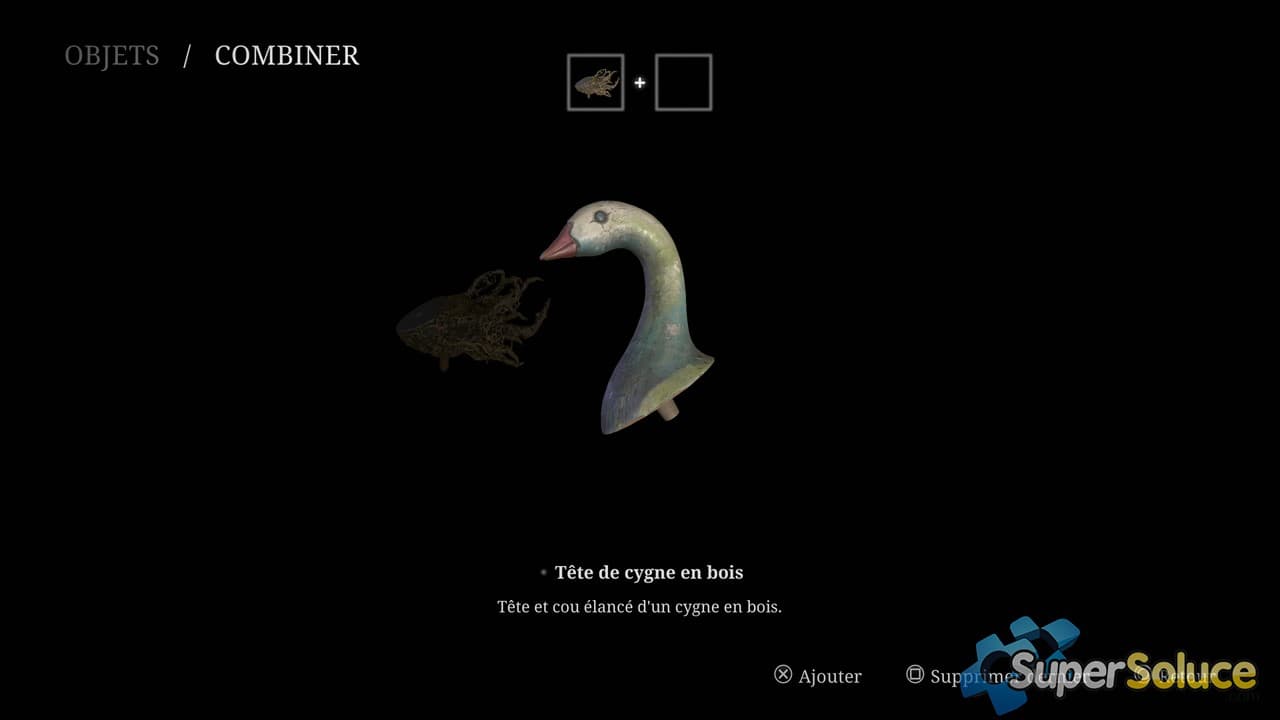The image size is (1280, 720).
Task: Select the empty second combine slot
Action: (682, 81)
